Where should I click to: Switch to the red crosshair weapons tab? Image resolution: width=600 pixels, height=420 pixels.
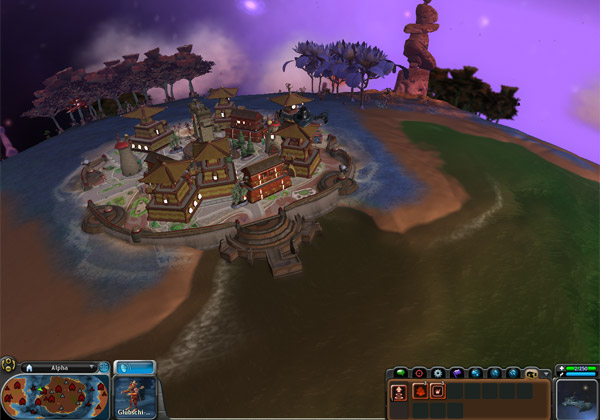(417, 372)
